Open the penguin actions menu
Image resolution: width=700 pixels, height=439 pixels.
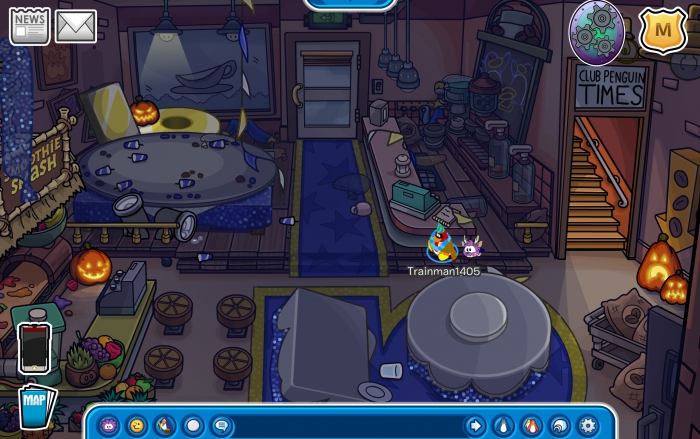click(x=165, y=425)
